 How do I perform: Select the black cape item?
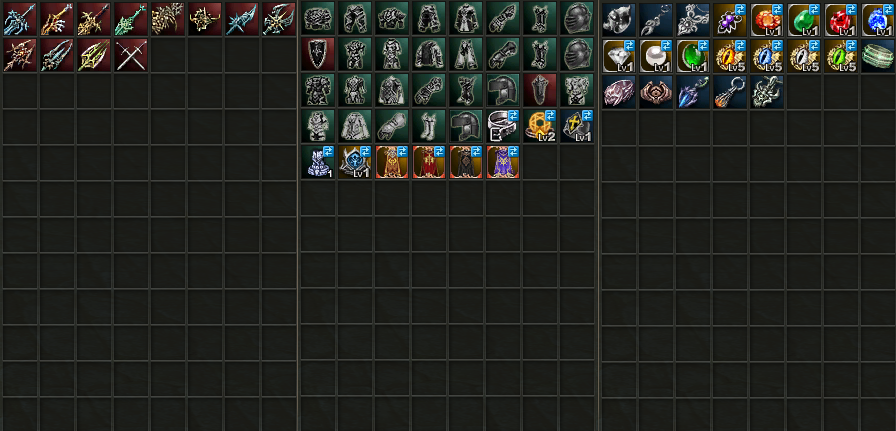tap(466, 162)
